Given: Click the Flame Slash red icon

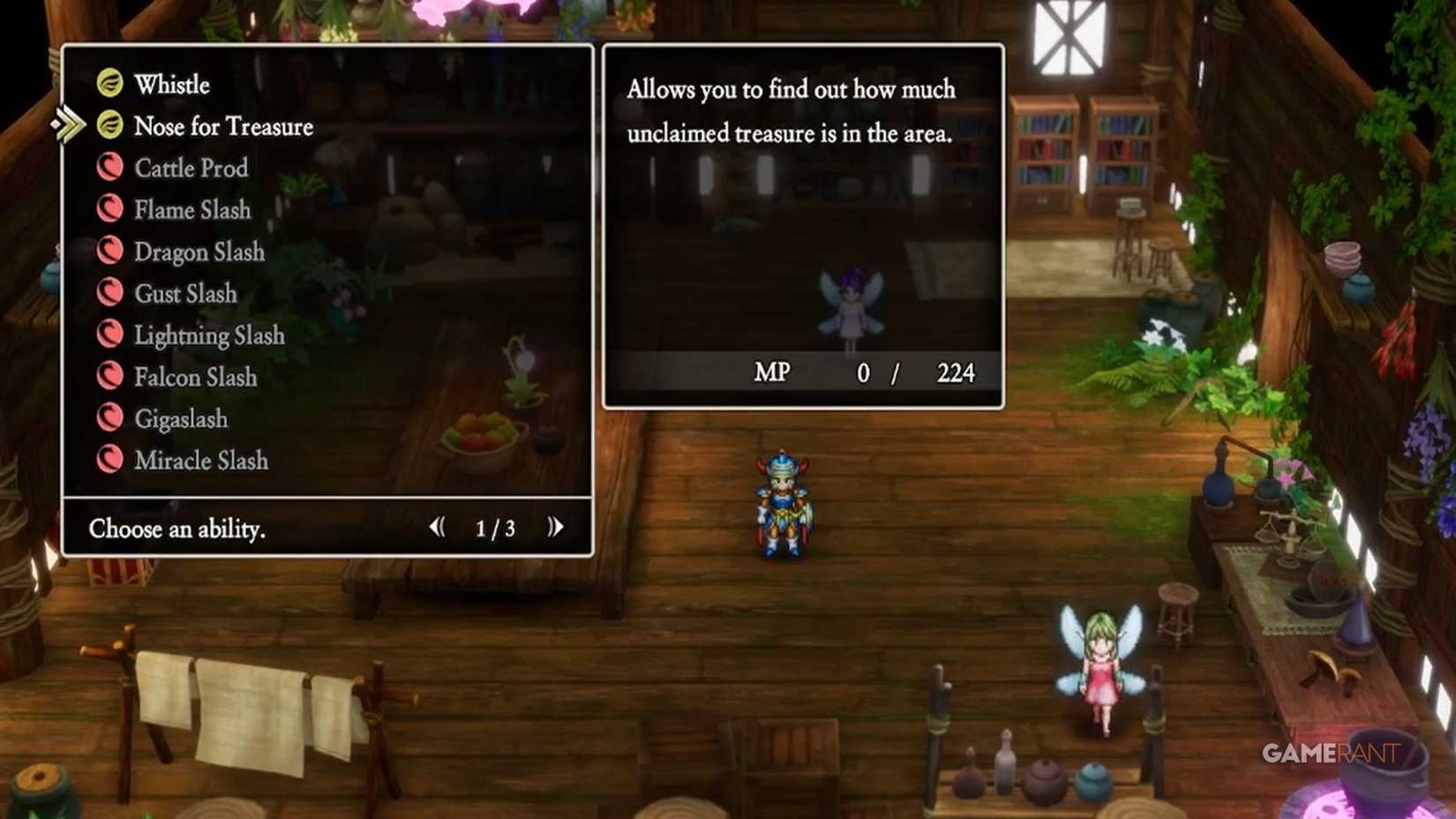Looking at the screenshot, I should [x=110, y=210].
